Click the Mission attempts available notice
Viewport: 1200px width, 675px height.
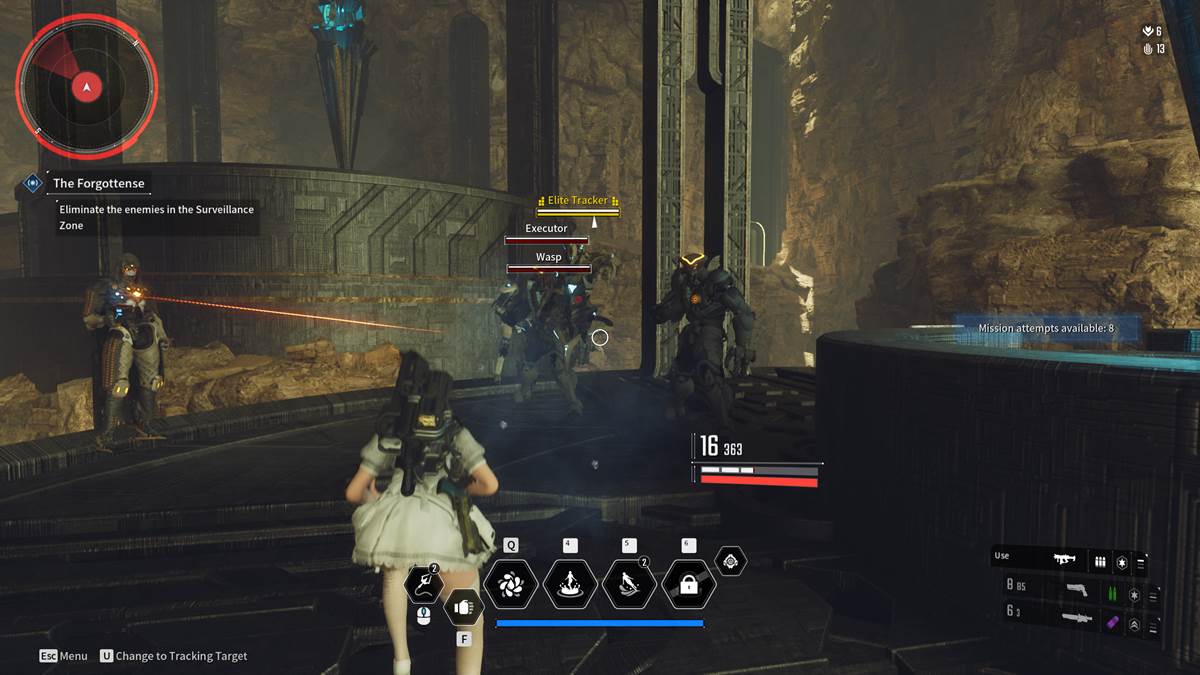pos(1045,328)
